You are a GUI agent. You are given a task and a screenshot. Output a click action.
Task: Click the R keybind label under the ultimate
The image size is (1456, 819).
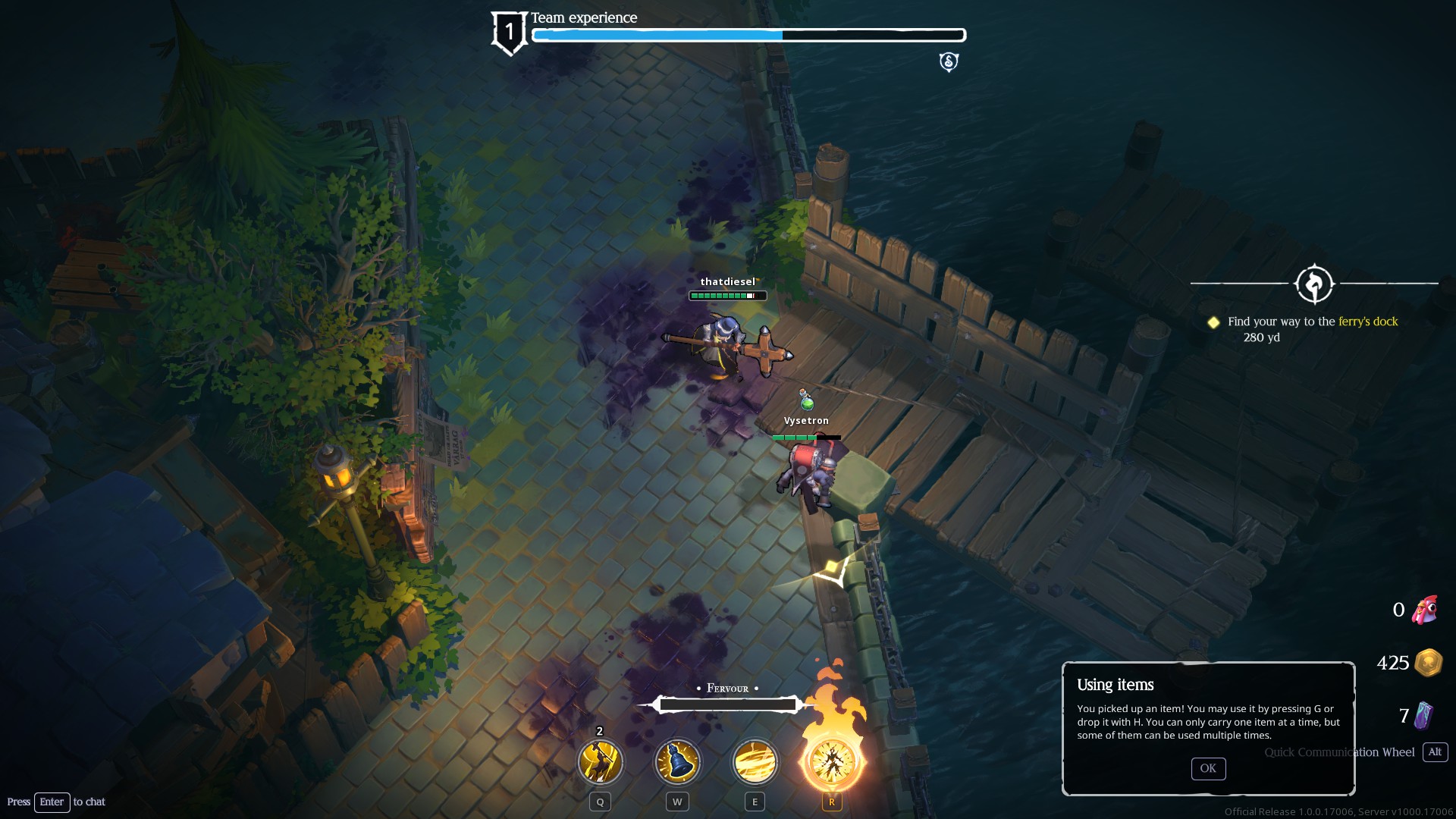pyautogui.click(x=831, y=802)
